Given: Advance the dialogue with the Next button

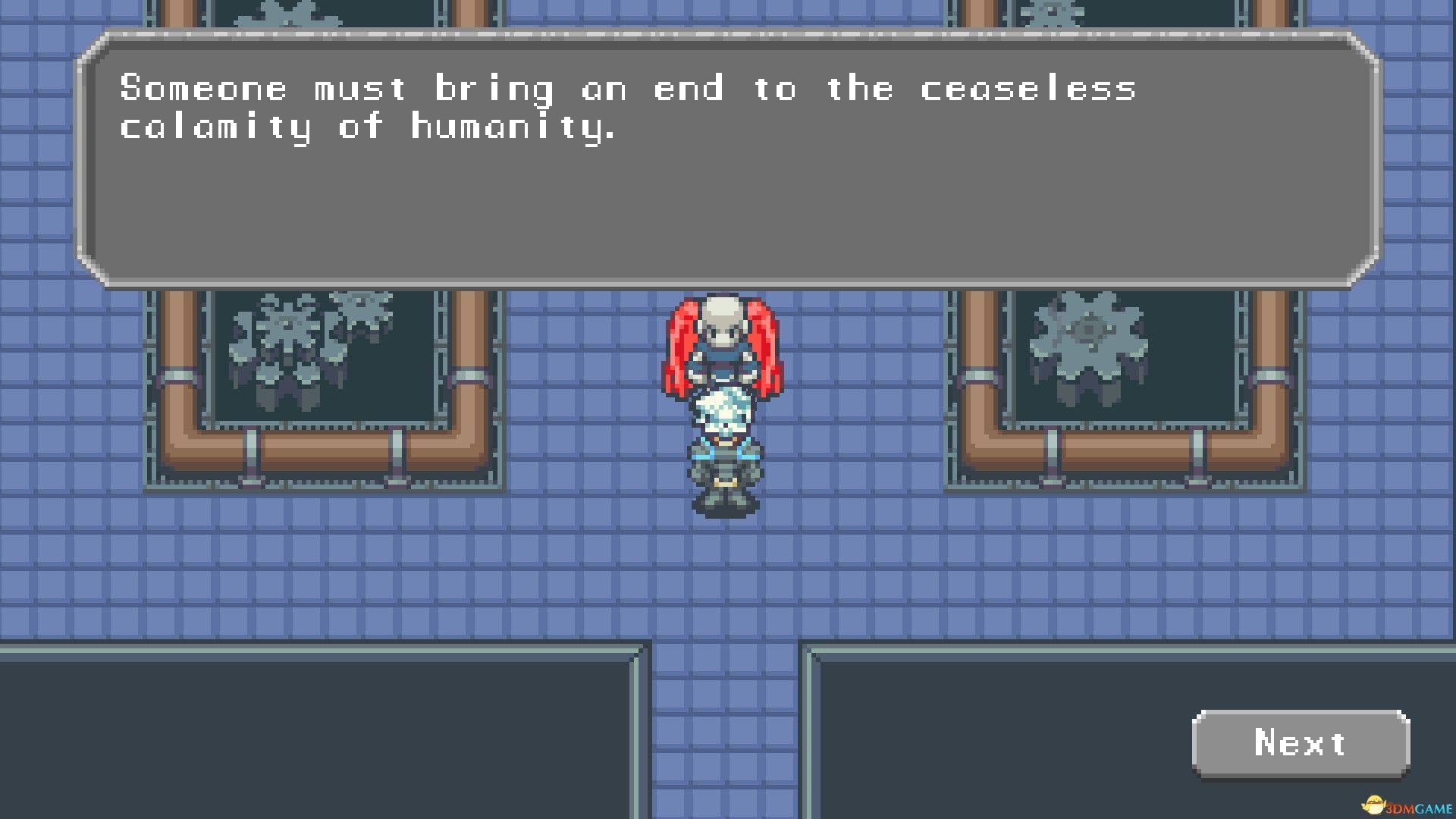Looking at the screenshot, I should 1301,743.
